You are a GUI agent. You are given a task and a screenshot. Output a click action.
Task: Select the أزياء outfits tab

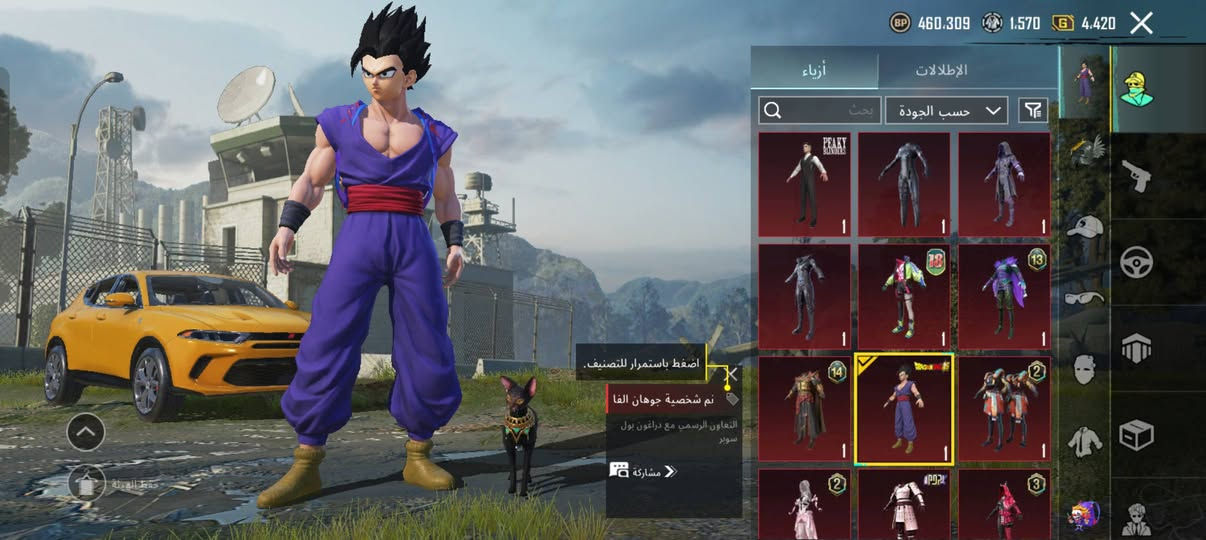[x=815, y=70]
